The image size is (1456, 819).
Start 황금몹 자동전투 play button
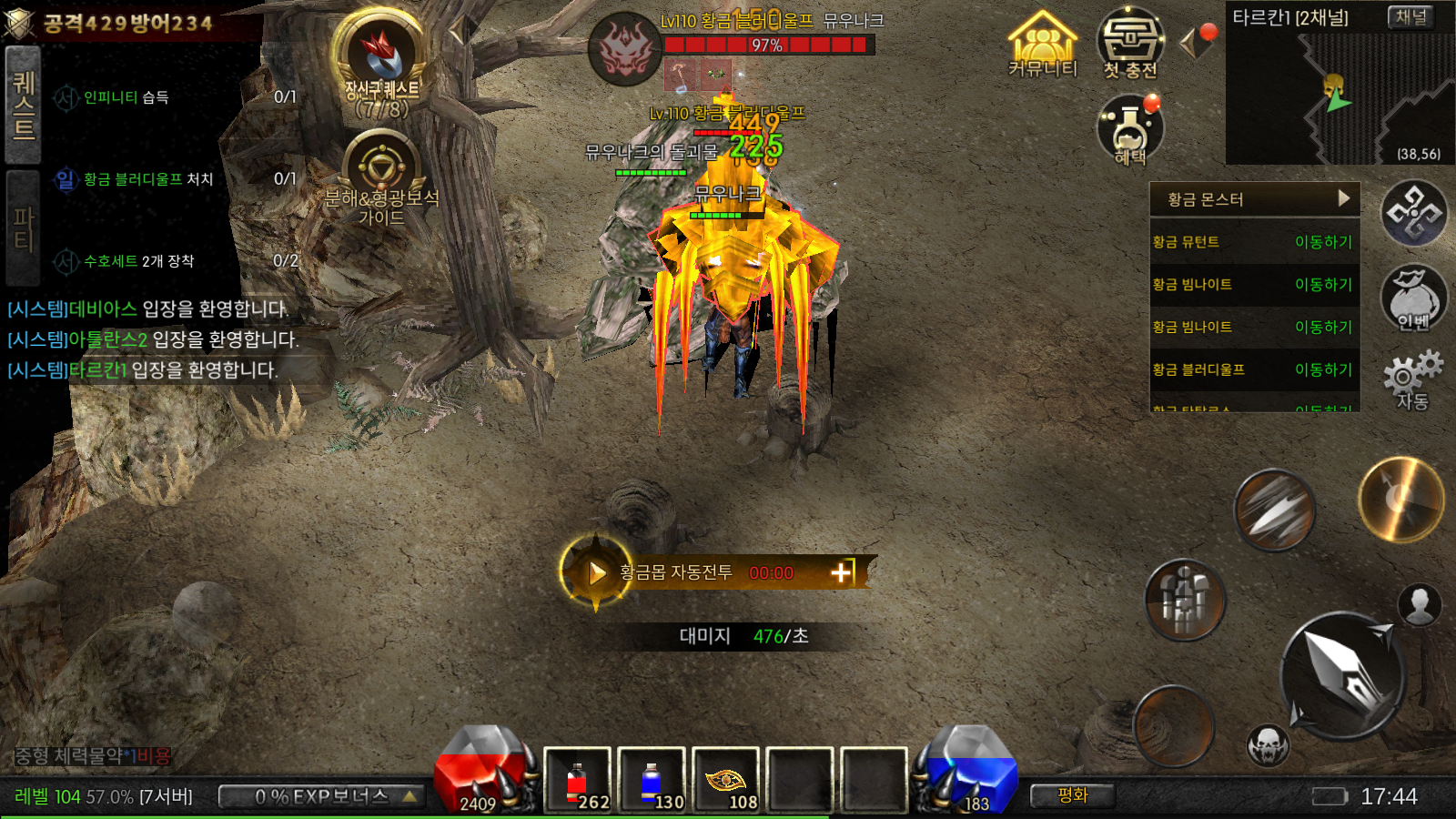pyautogui.click(x=596, y=572)
